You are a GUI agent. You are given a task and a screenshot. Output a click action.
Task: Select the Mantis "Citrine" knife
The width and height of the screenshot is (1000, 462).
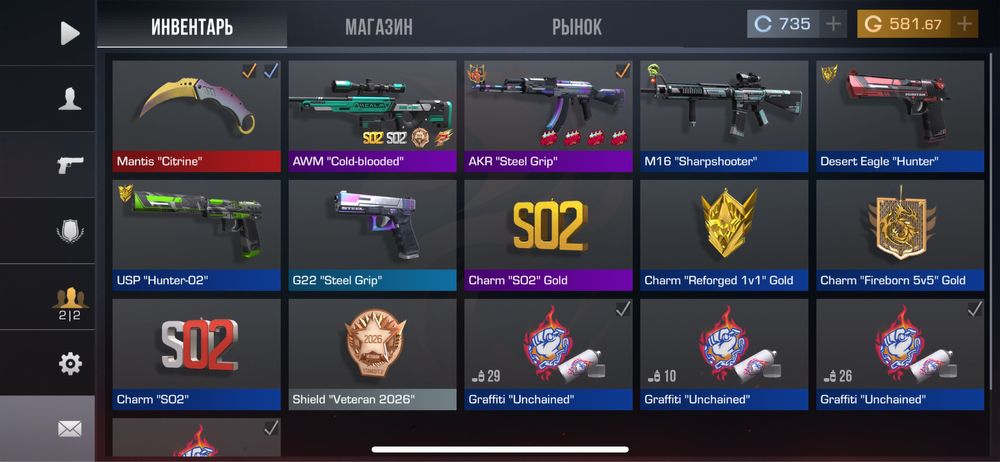[x=197, y=116]
